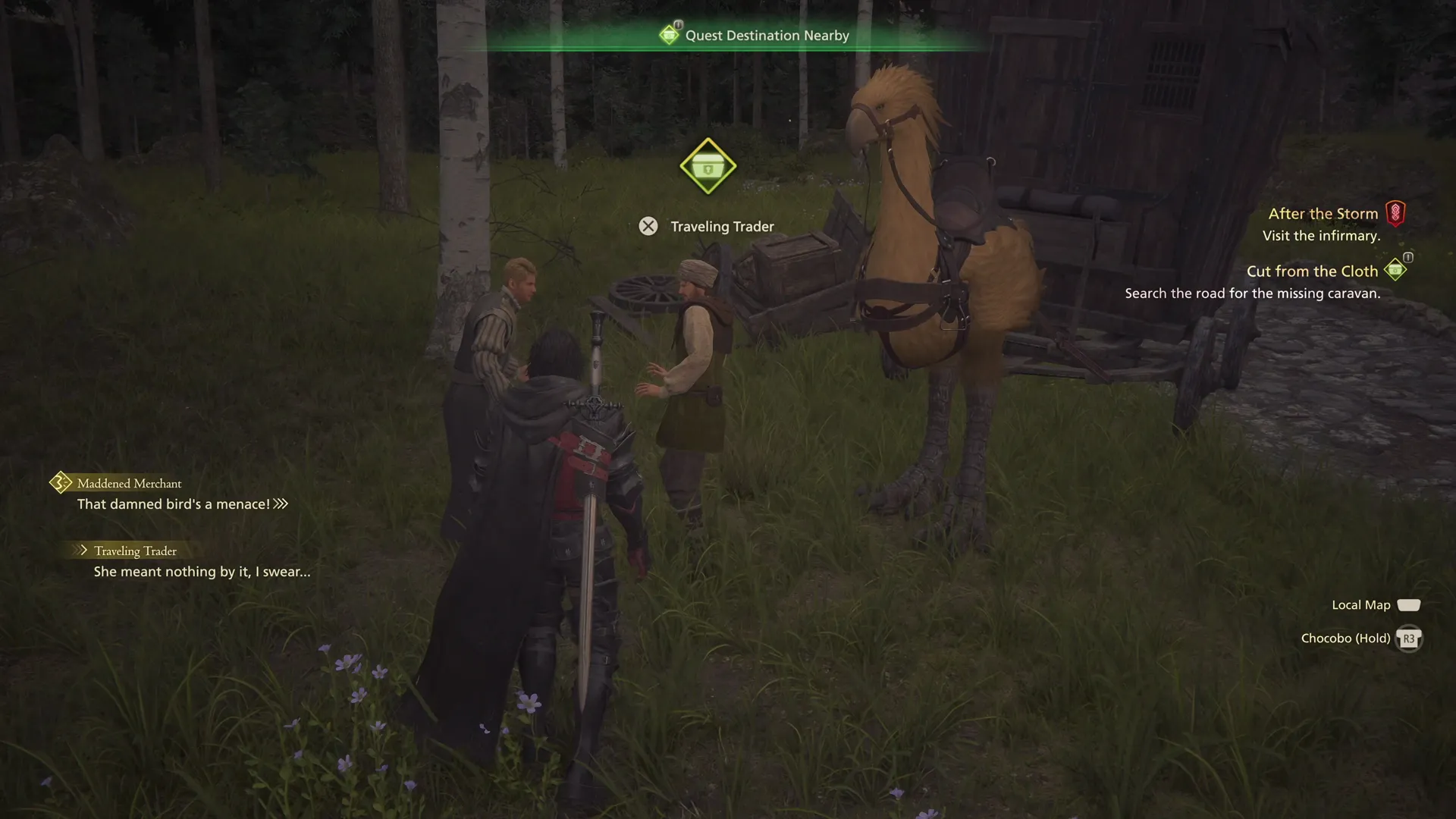Select the quest destination icon on the banner
The height and width of the screenshot is (819, 1456).
670,34
